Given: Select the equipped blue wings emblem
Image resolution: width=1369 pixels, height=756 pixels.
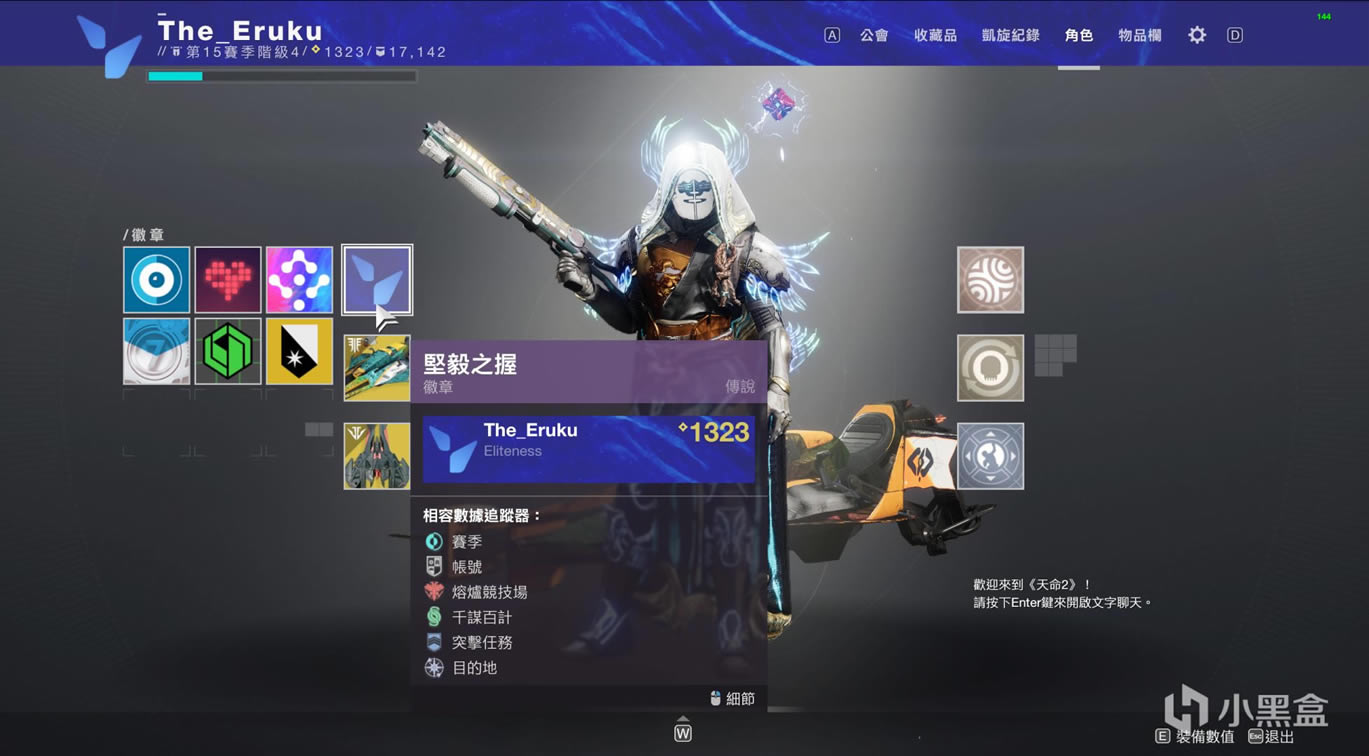Looking at the screenshot, I should coord(377,280).
